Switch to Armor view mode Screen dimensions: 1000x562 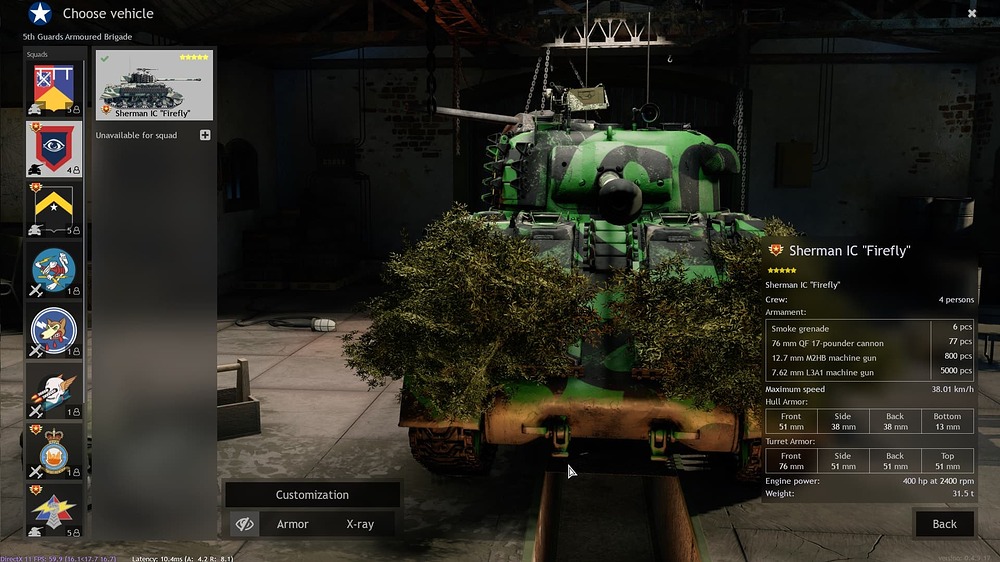[x=292, y=524]
